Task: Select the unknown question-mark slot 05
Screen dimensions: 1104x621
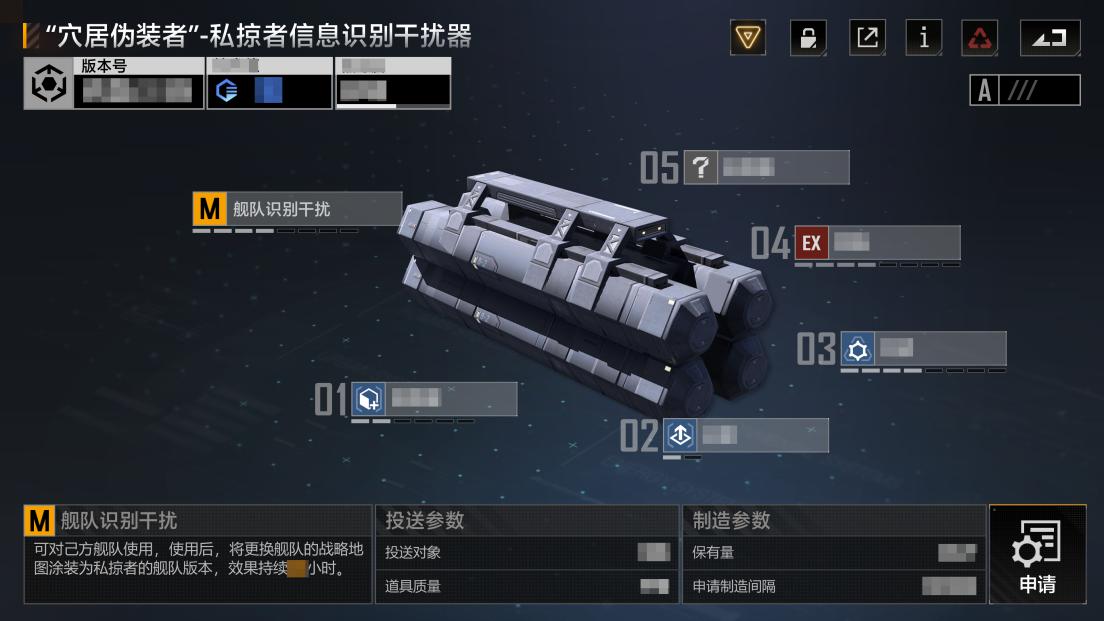Action: 766,168
